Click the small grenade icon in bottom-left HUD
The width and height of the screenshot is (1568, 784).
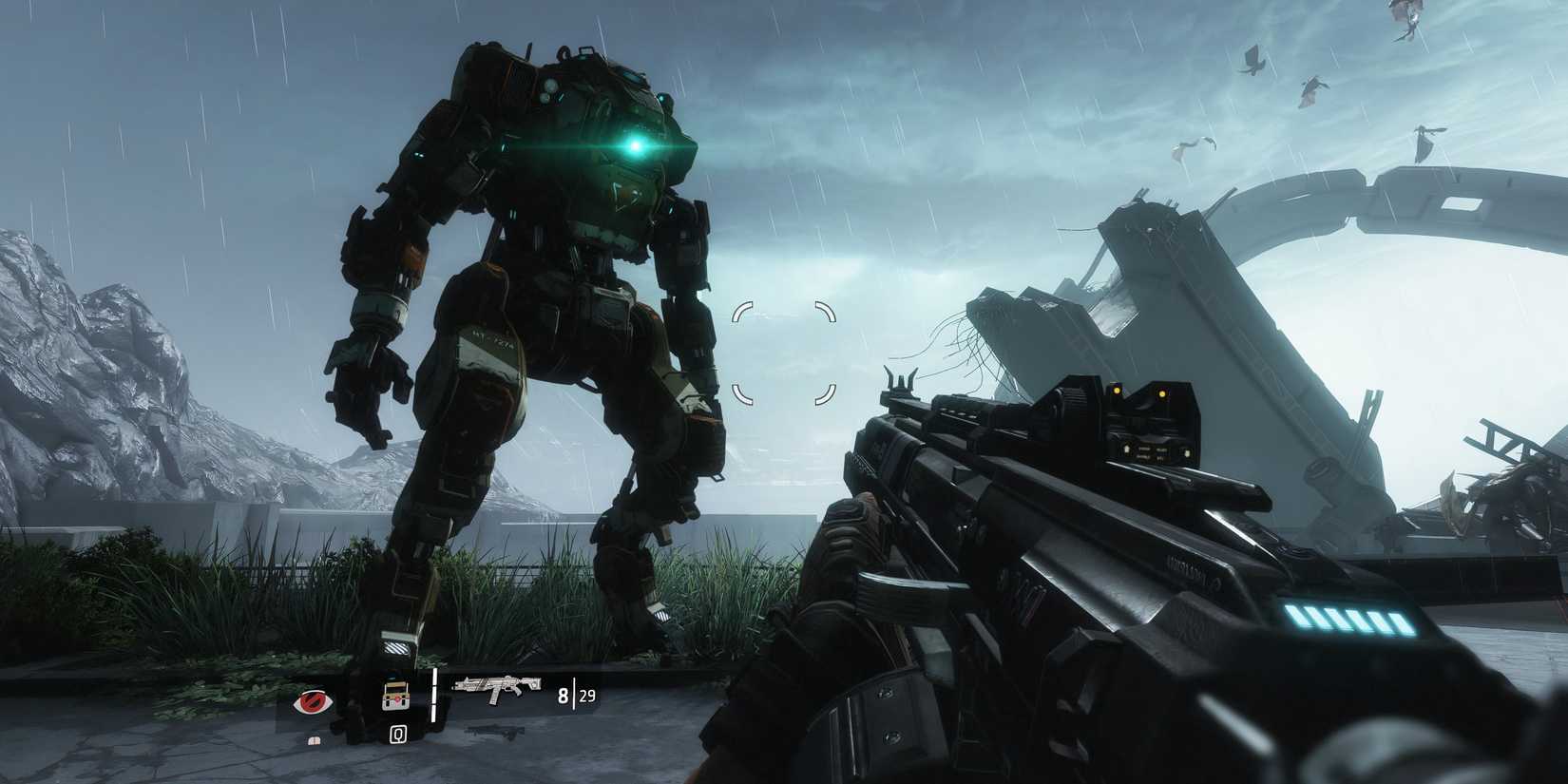pos(314,743)
